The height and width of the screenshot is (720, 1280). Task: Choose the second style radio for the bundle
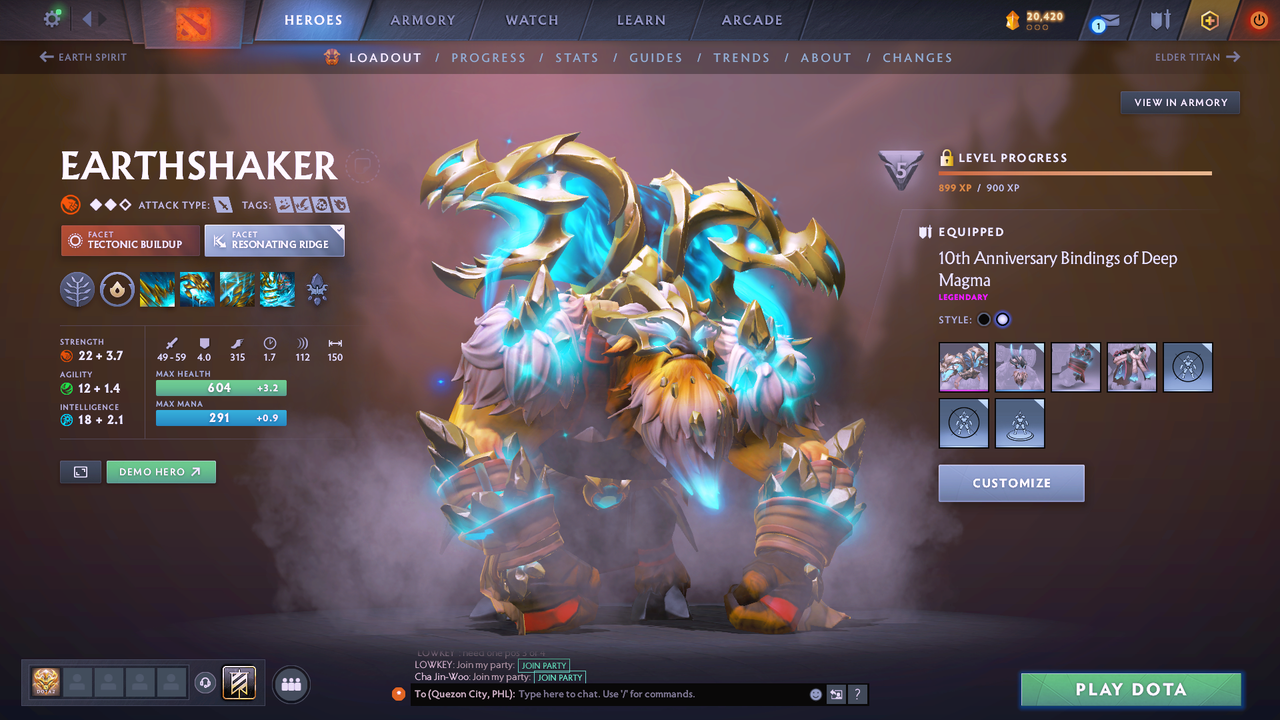(1003, 318)
